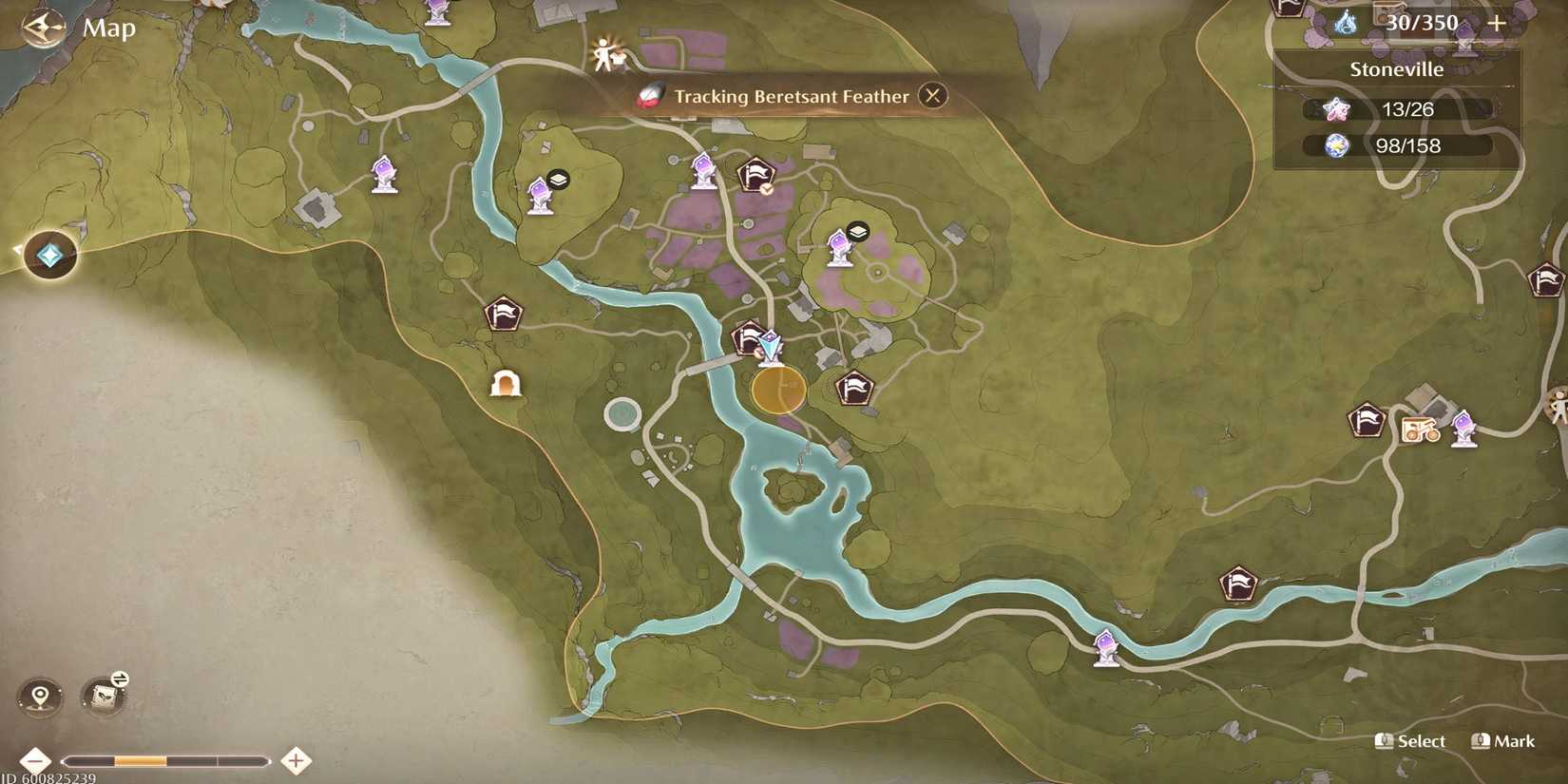The width and height of the screenshot is (1568, 784).
Task: Select the climbing challenge icon at the top
Action: 605,54
